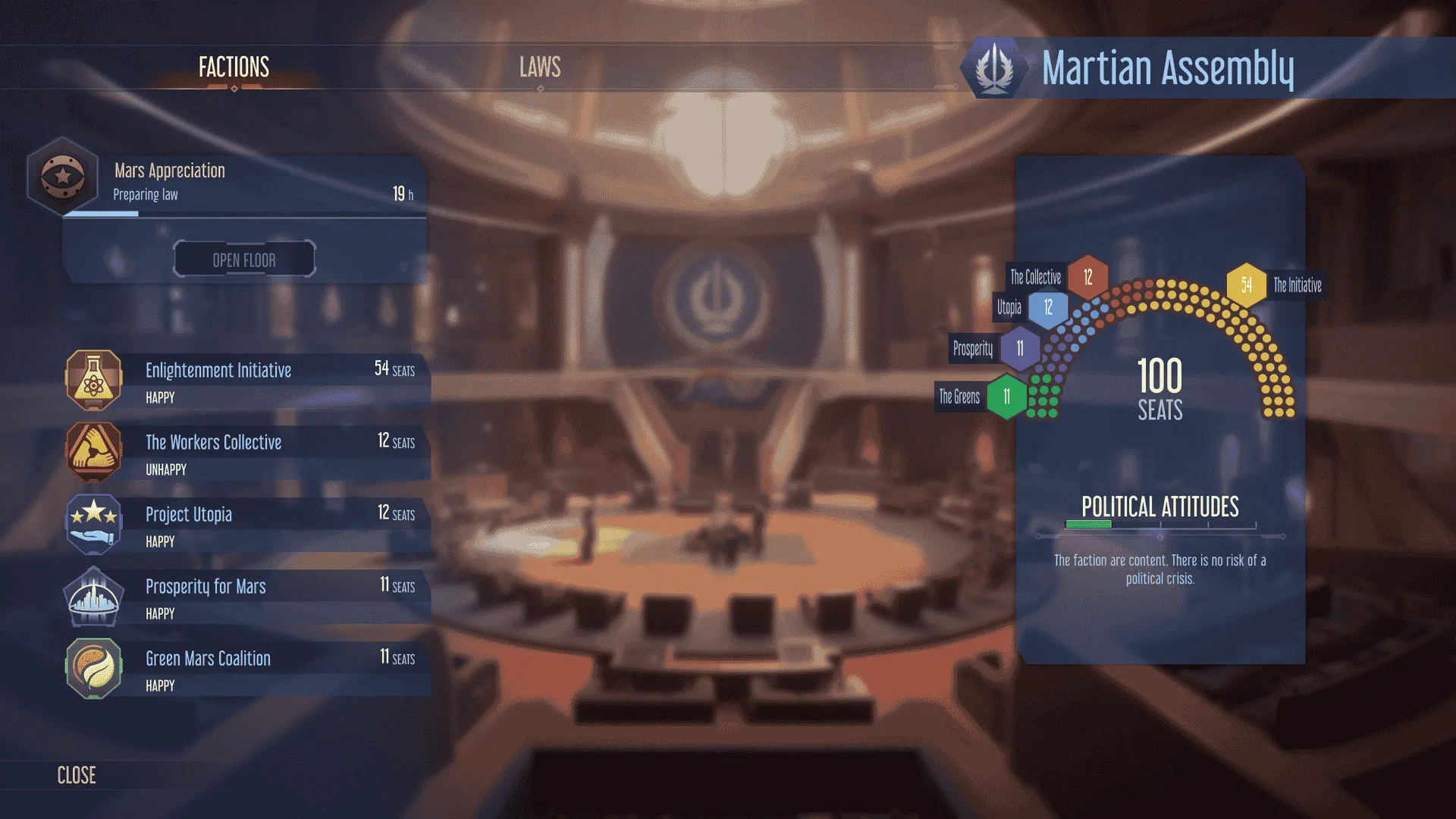Click the Green Mars Coalition leaf icon
Viewport: 1456px width, 819px height.
[93, 668]
